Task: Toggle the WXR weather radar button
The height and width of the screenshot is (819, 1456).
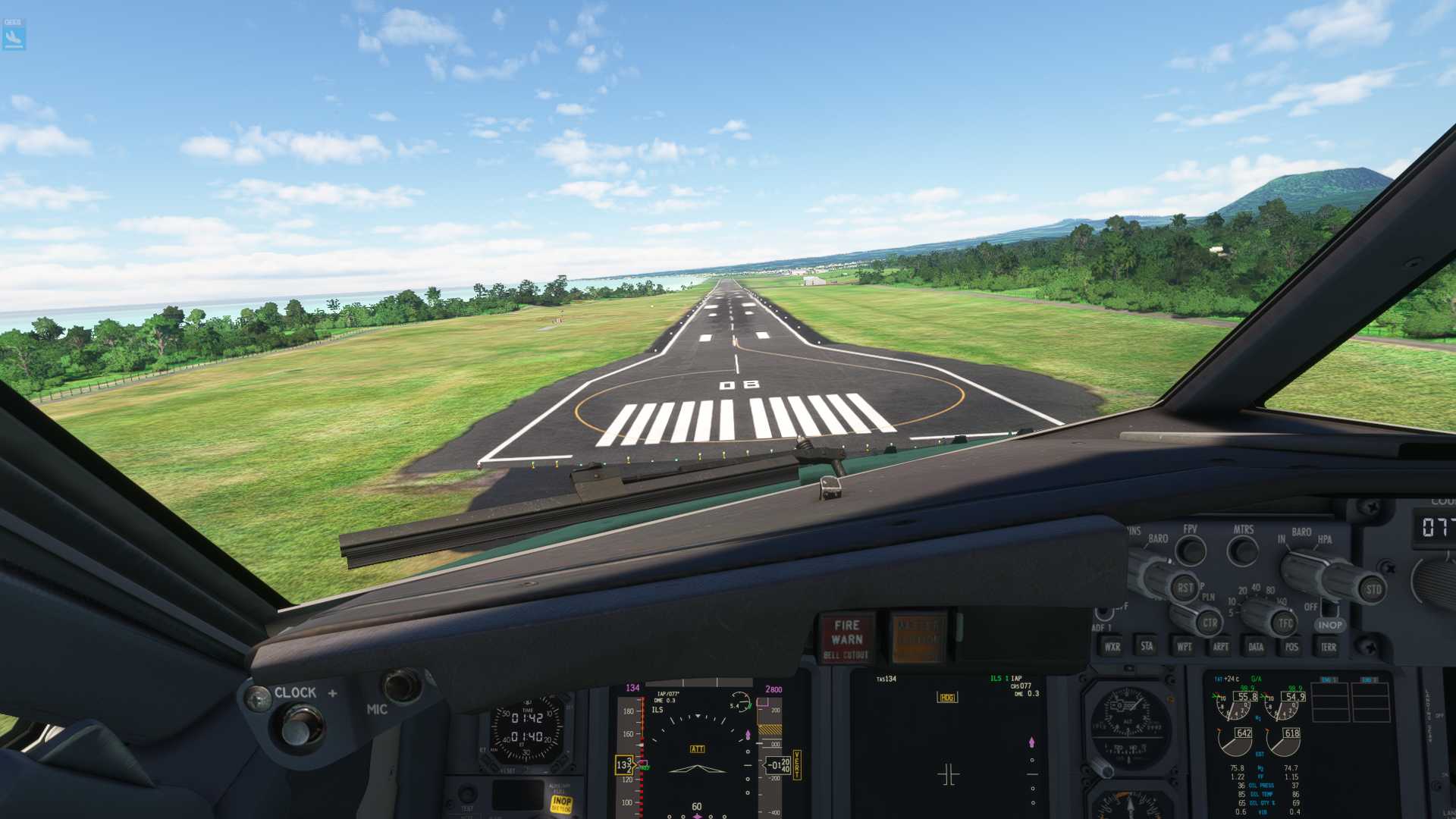Action: tap(1112, 647)
